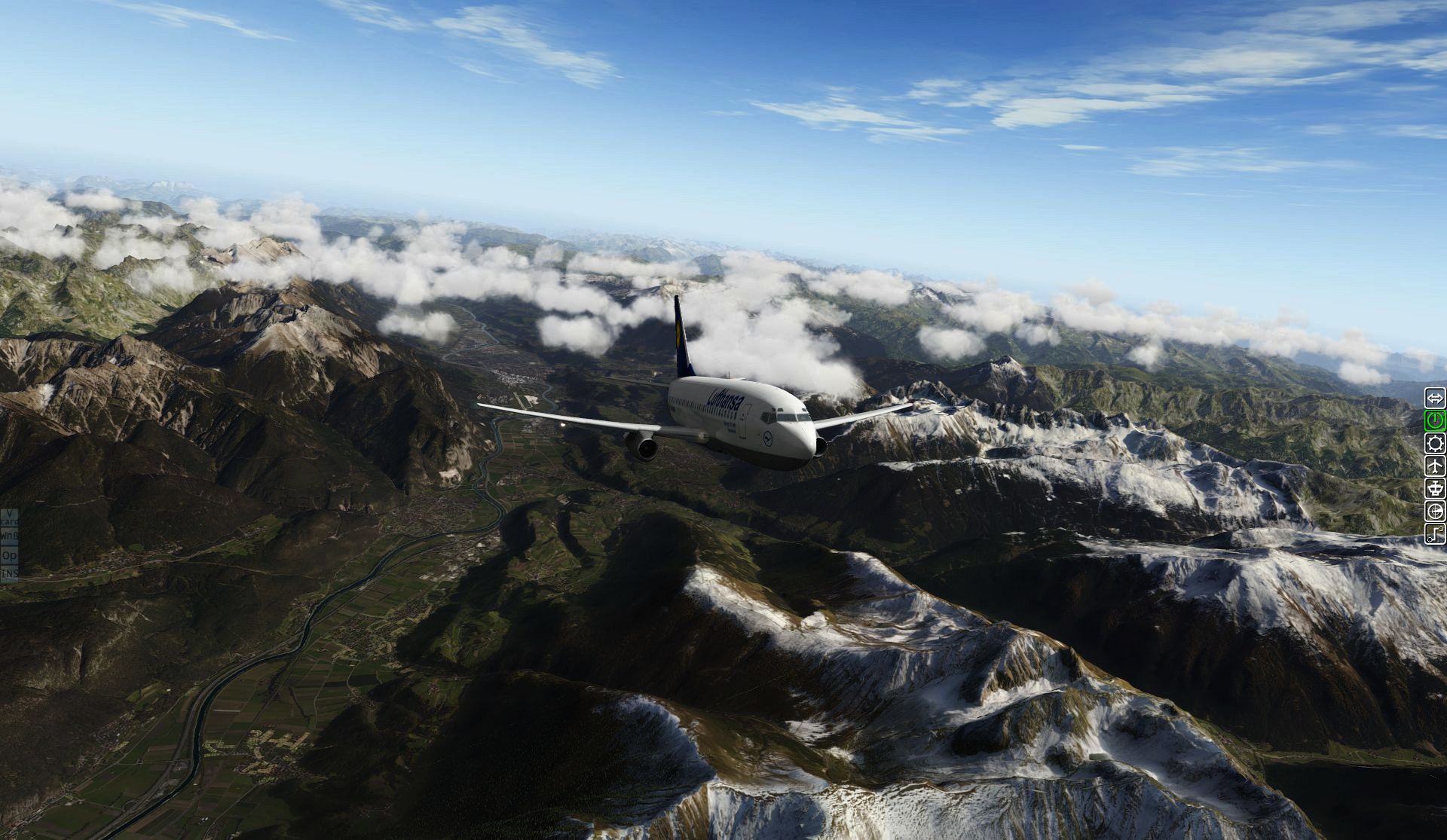Open the control tower icon
This screenshot has width=1447, height=840.
1435,488
